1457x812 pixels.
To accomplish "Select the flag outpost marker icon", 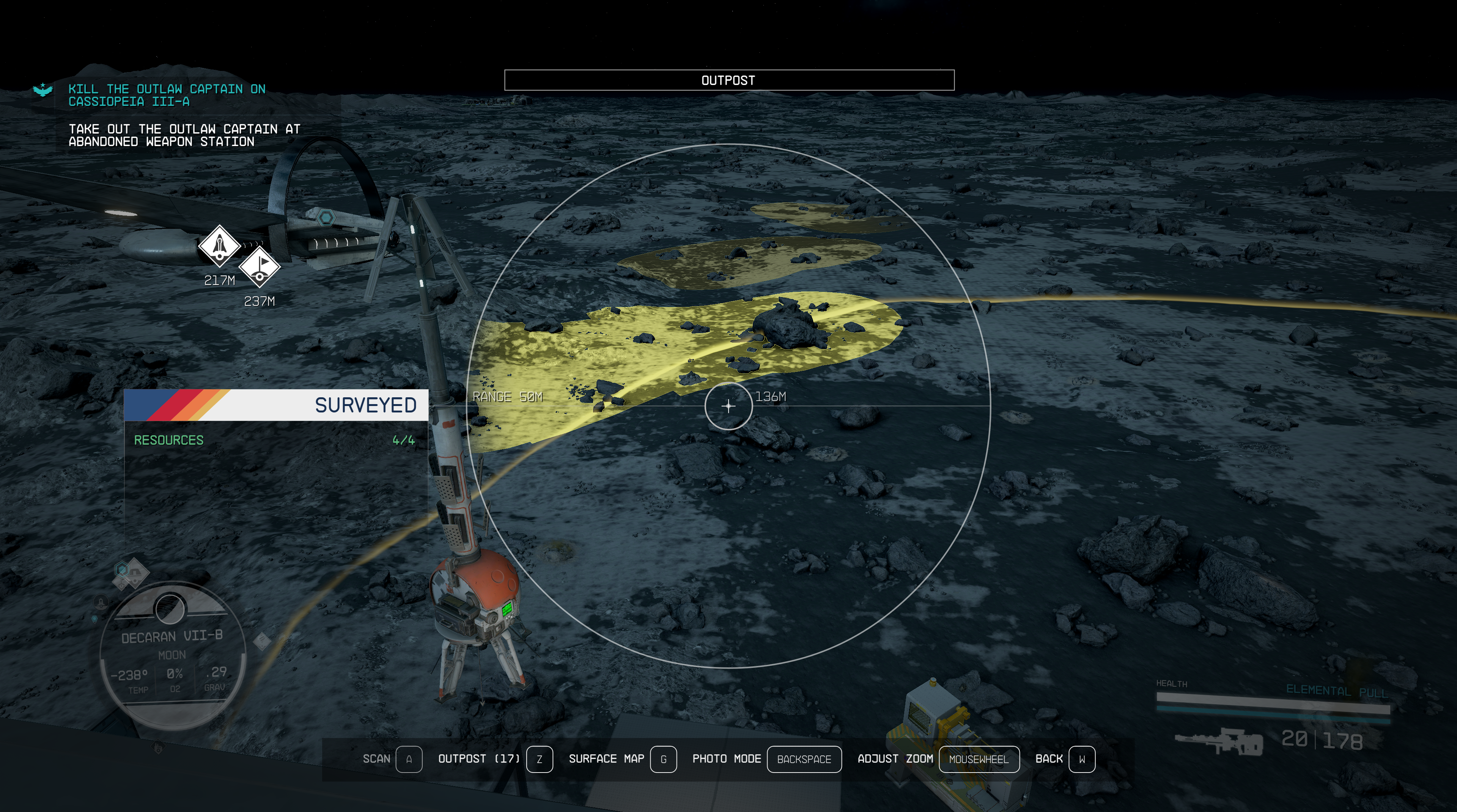I will [x=260, y=266].
